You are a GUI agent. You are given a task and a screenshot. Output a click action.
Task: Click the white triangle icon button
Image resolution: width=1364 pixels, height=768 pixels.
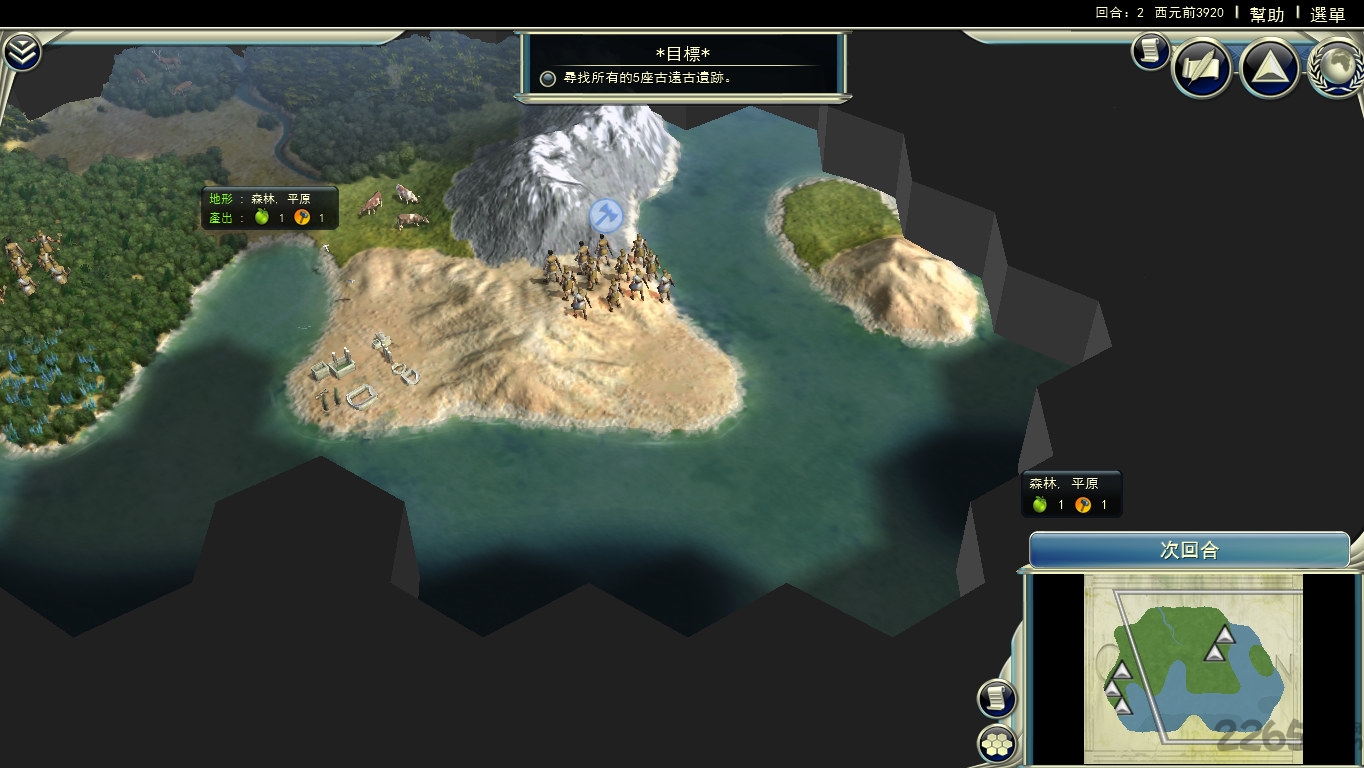(1269, 68)
